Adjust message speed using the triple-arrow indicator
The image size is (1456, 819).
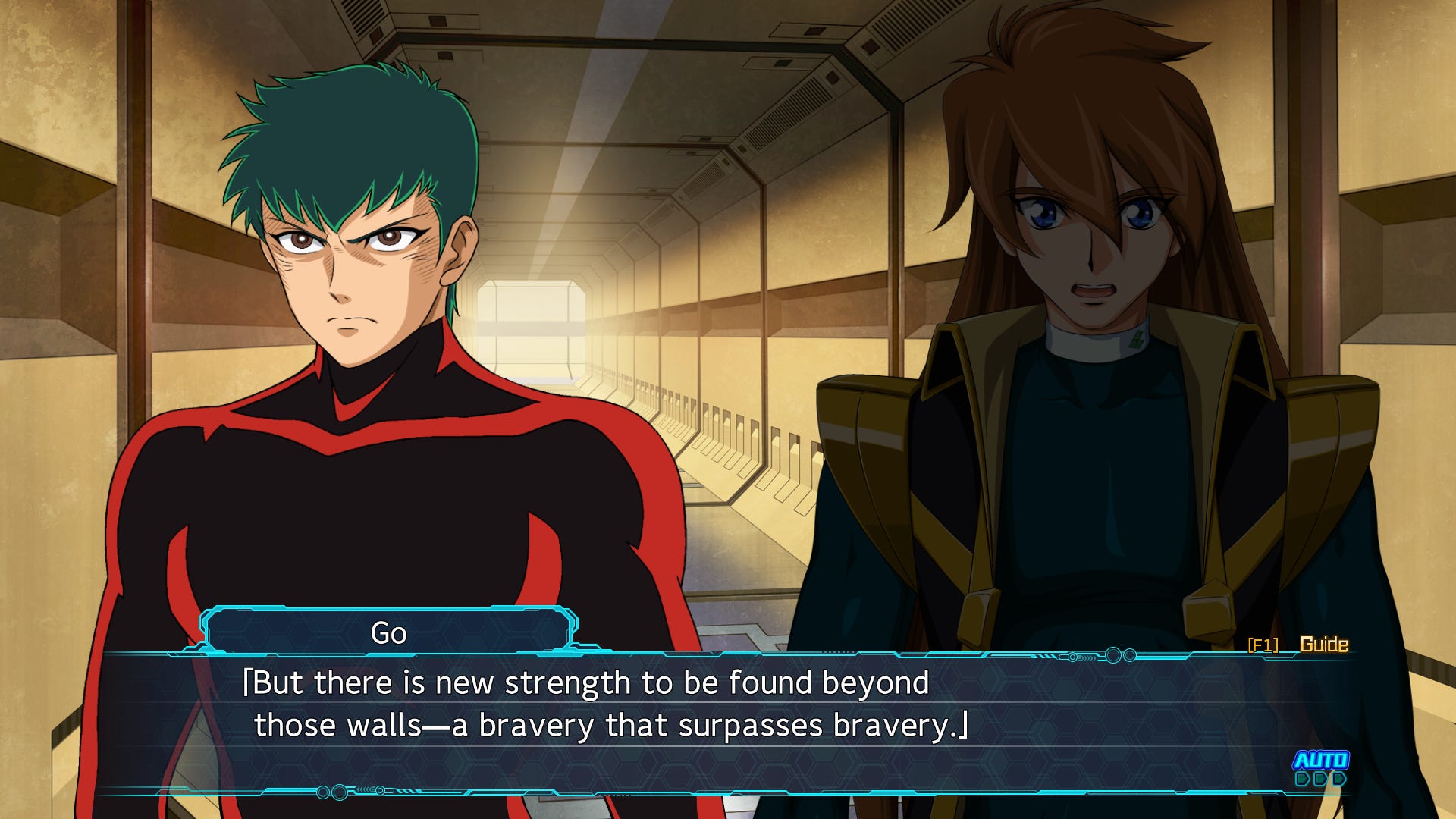[x=1320, y=779]
